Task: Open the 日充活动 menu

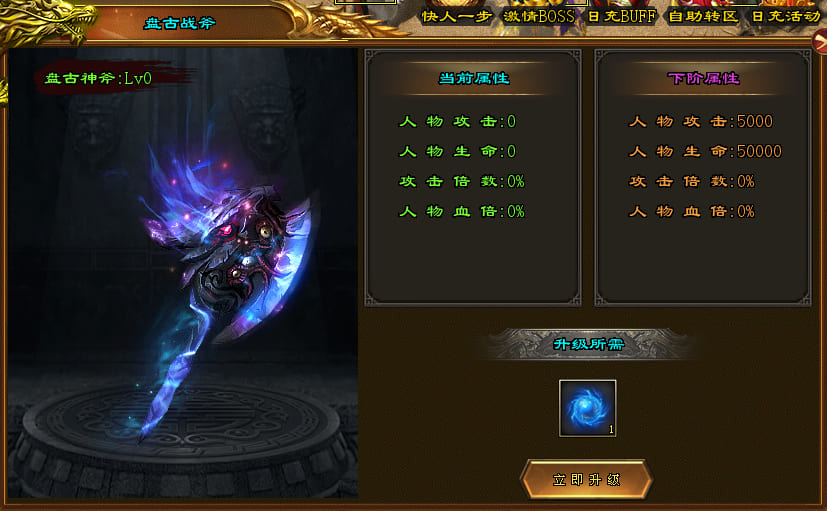Action: pos(785,17)
